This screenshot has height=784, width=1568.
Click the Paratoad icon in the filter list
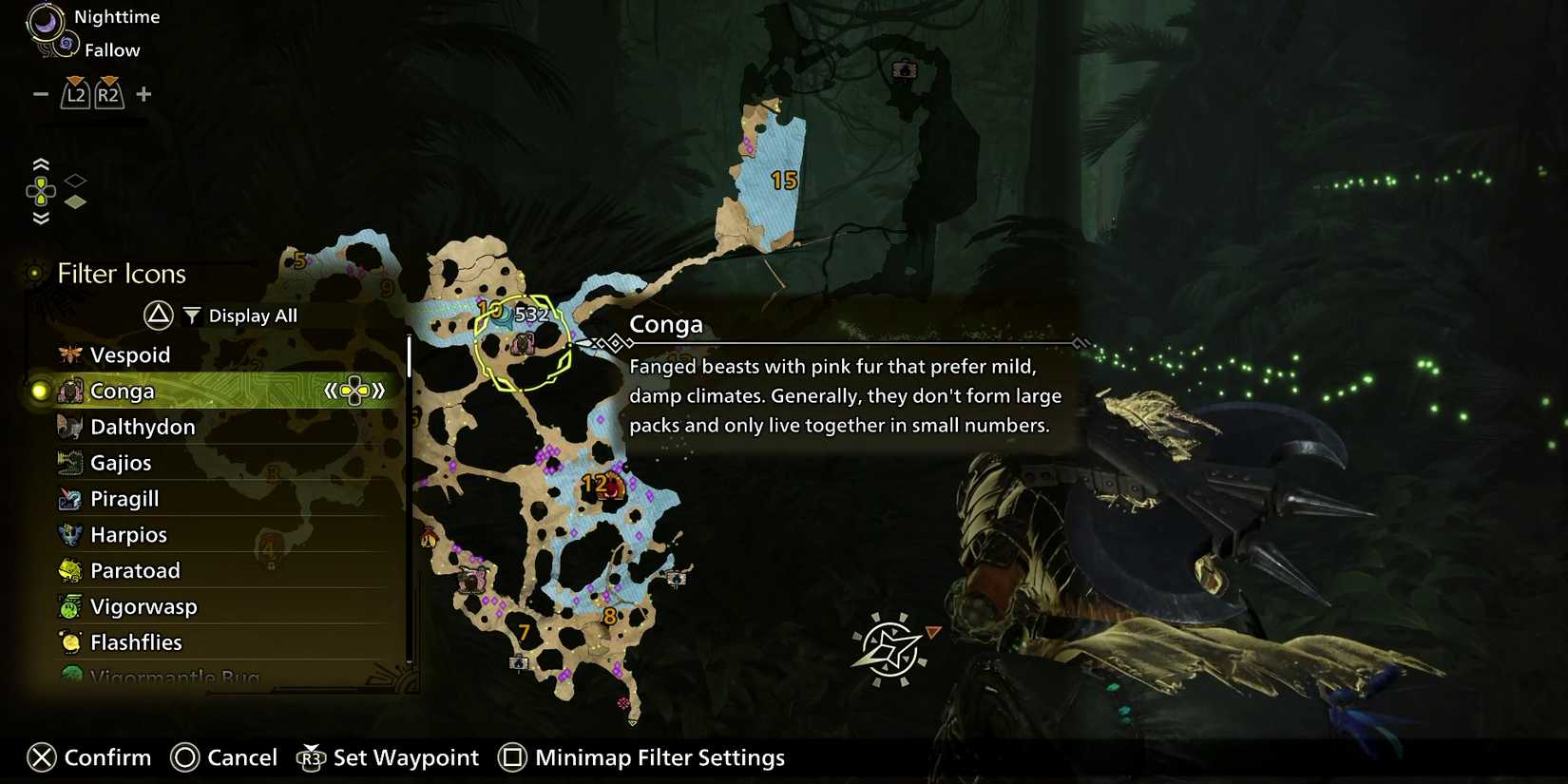point(69,570)
